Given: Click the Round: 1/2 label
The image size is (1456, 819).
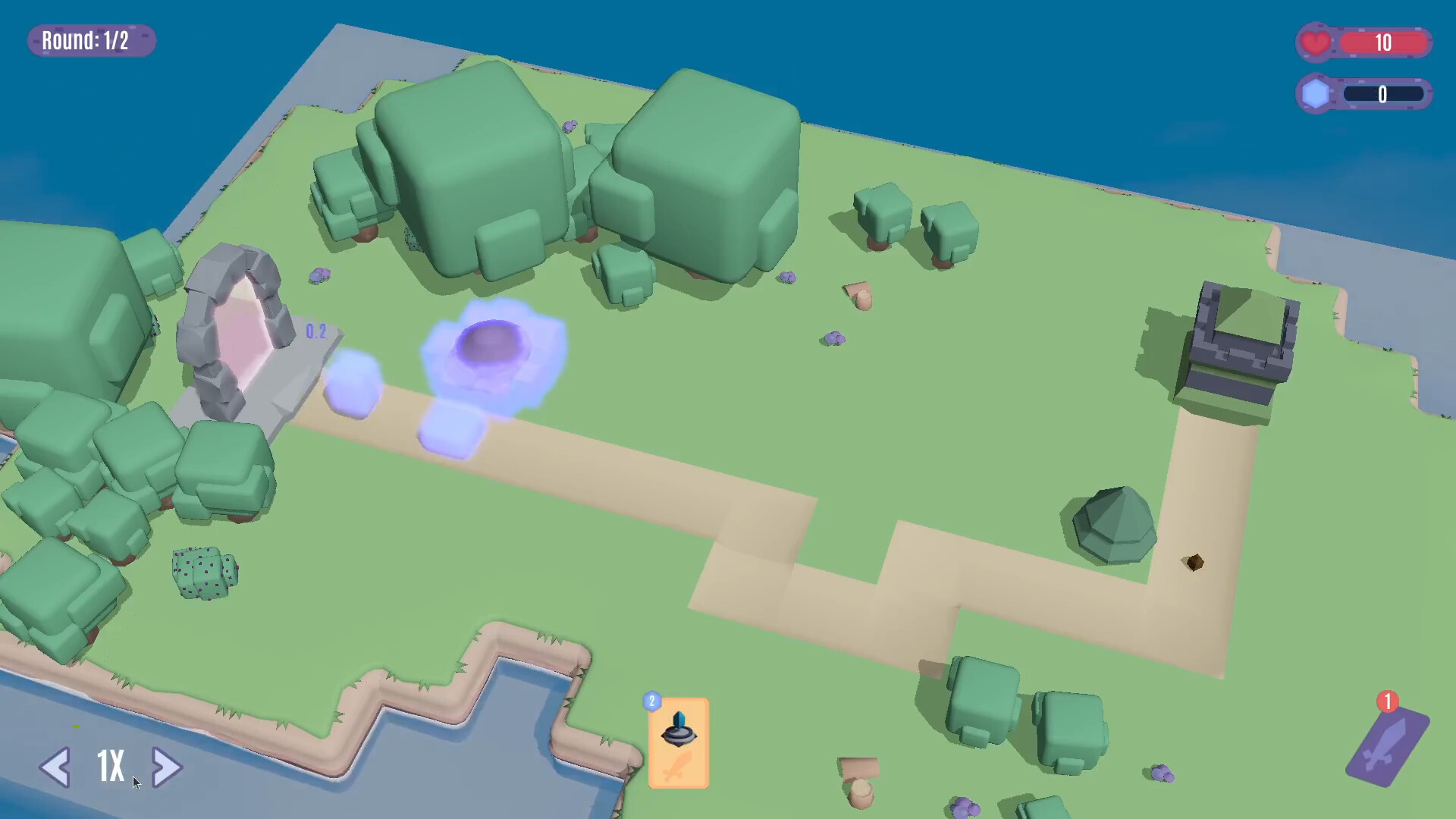Looking at the screenshot, I should (x=90, y=41).
